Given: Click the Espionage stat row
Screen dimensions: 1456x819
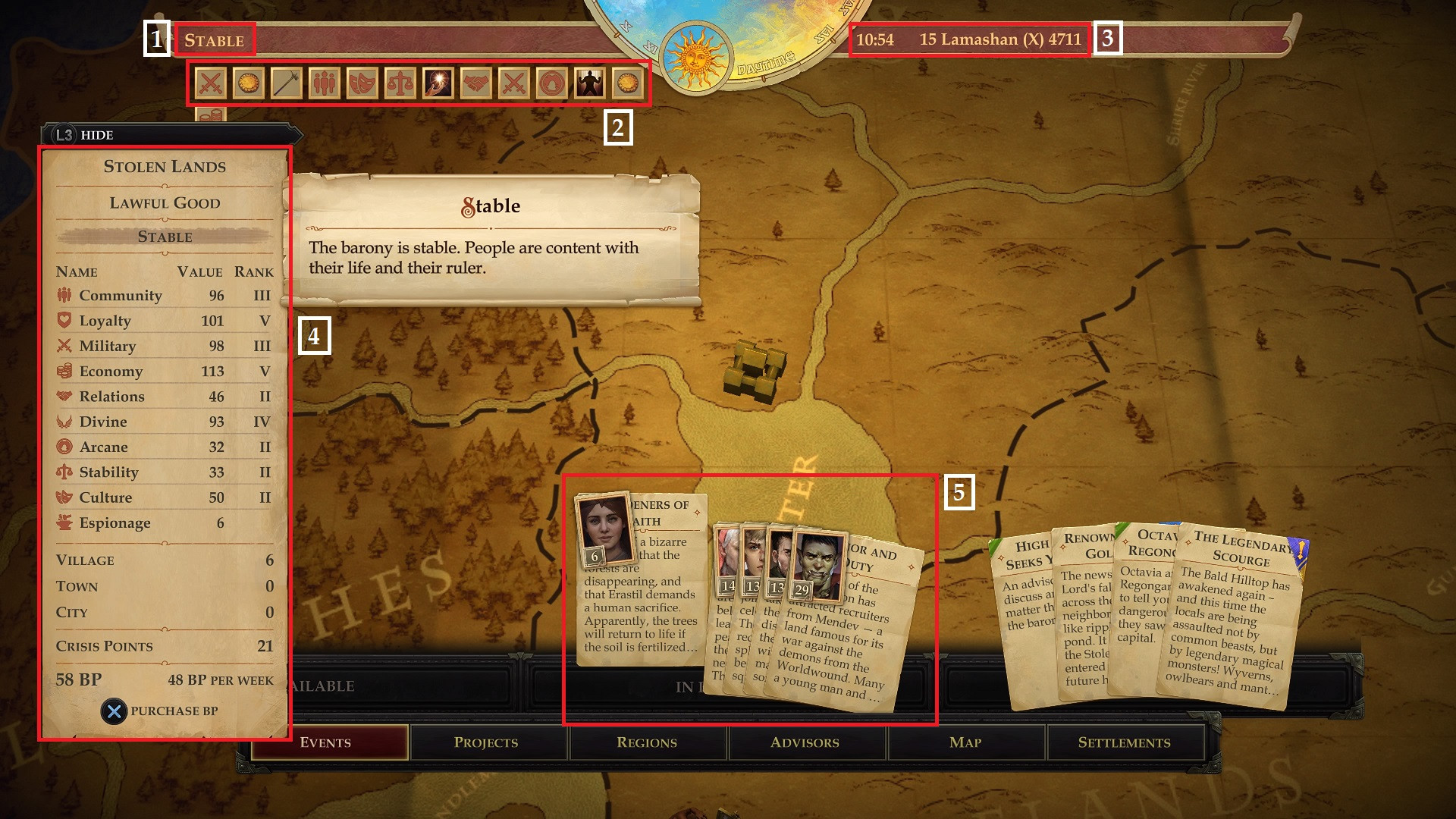Looking at the screenshot, I should (164, 522).
